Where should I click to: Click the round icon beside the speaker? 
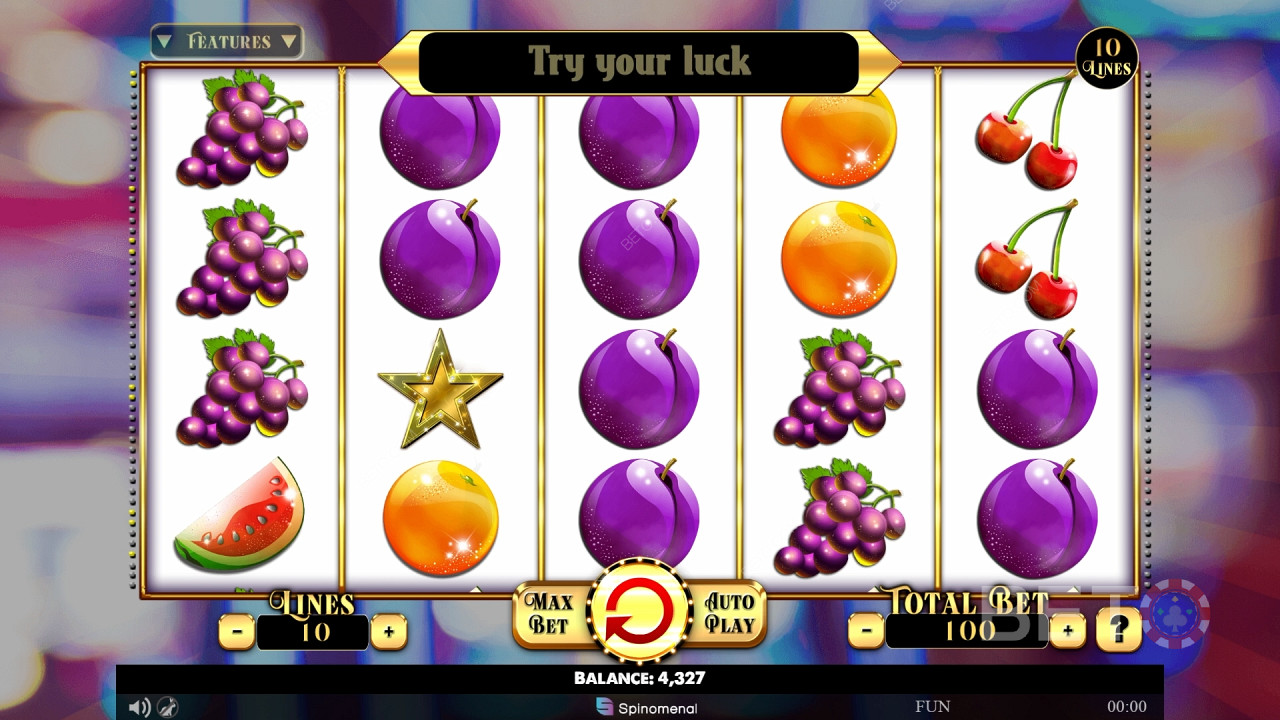tap(167, 707)
